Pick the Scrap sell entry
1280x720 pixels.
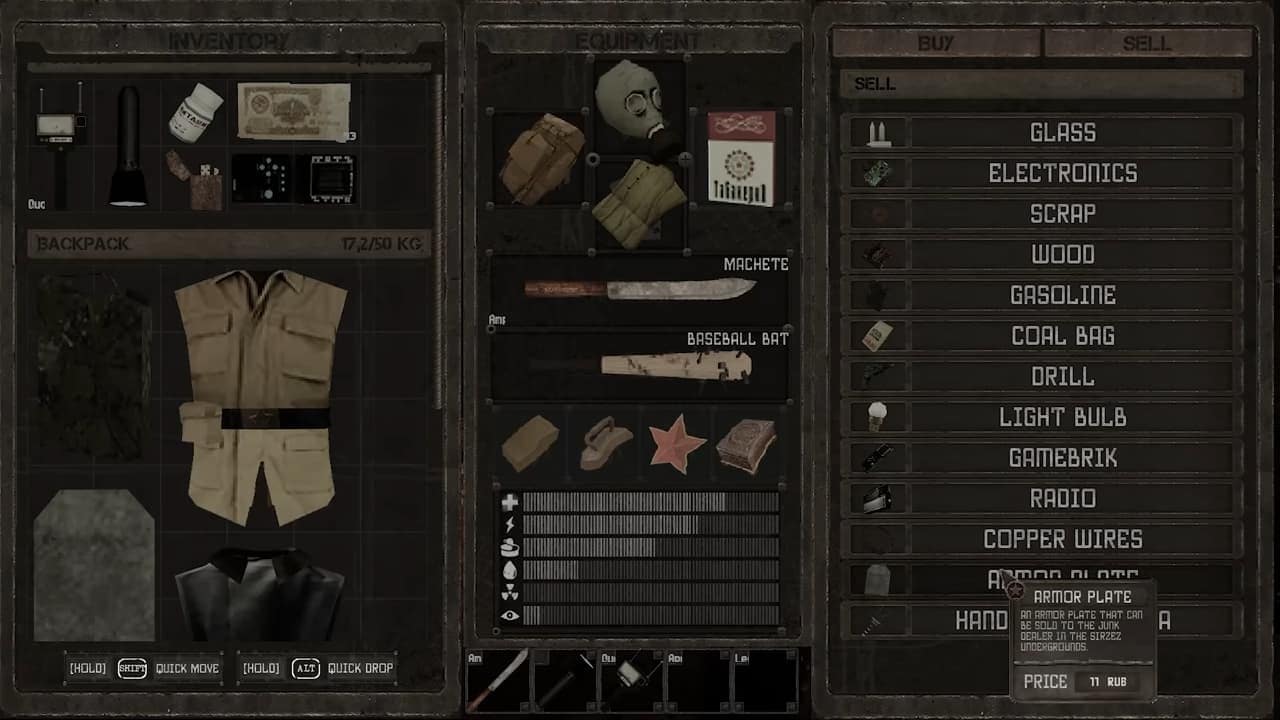point(1062,214)
